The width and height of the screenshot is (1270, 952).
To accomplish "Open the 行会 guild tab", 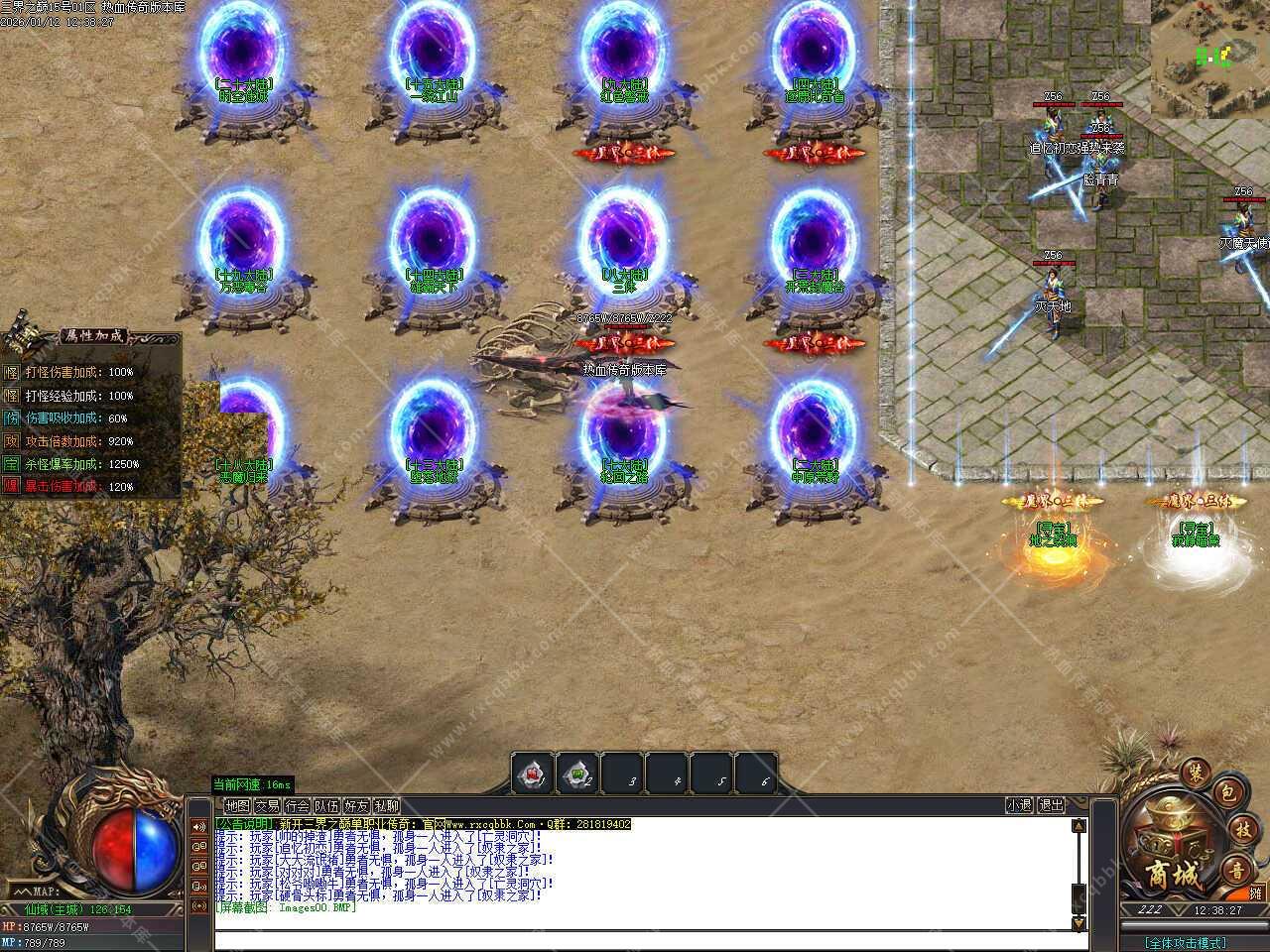I will click(297, 806).
